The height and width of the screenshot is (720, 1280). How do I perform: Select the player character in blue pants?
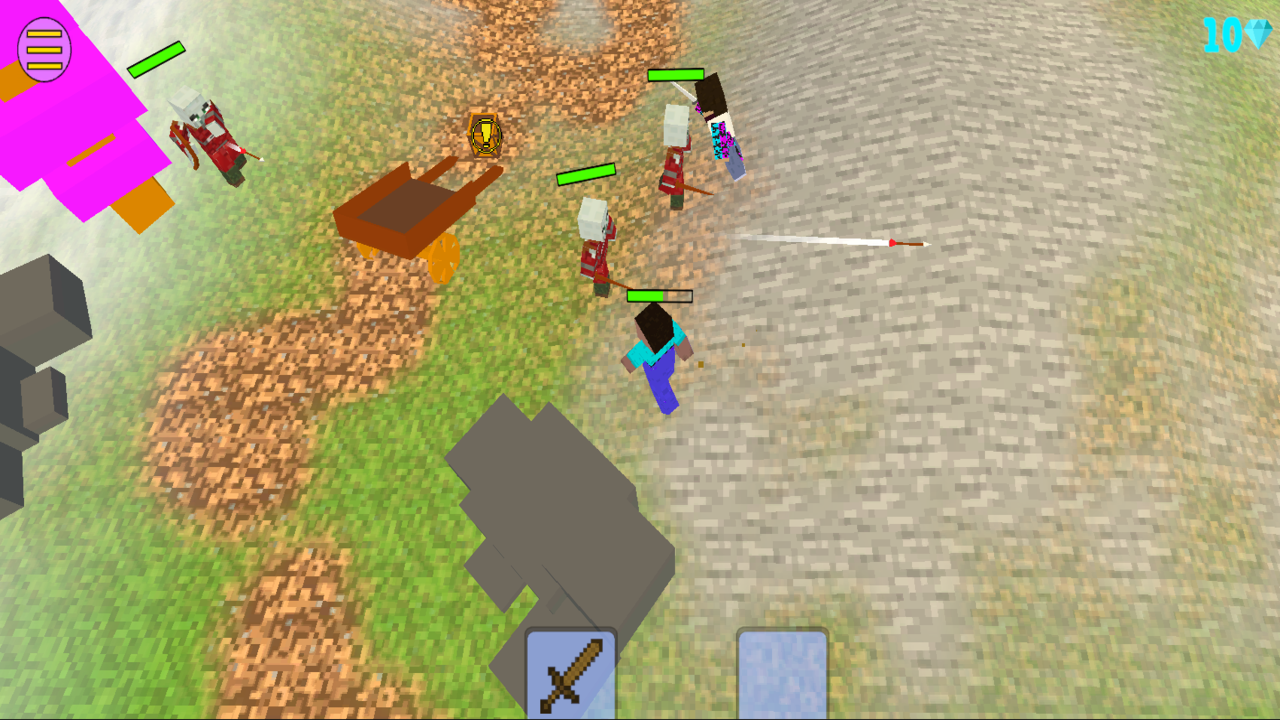[662, 355]
